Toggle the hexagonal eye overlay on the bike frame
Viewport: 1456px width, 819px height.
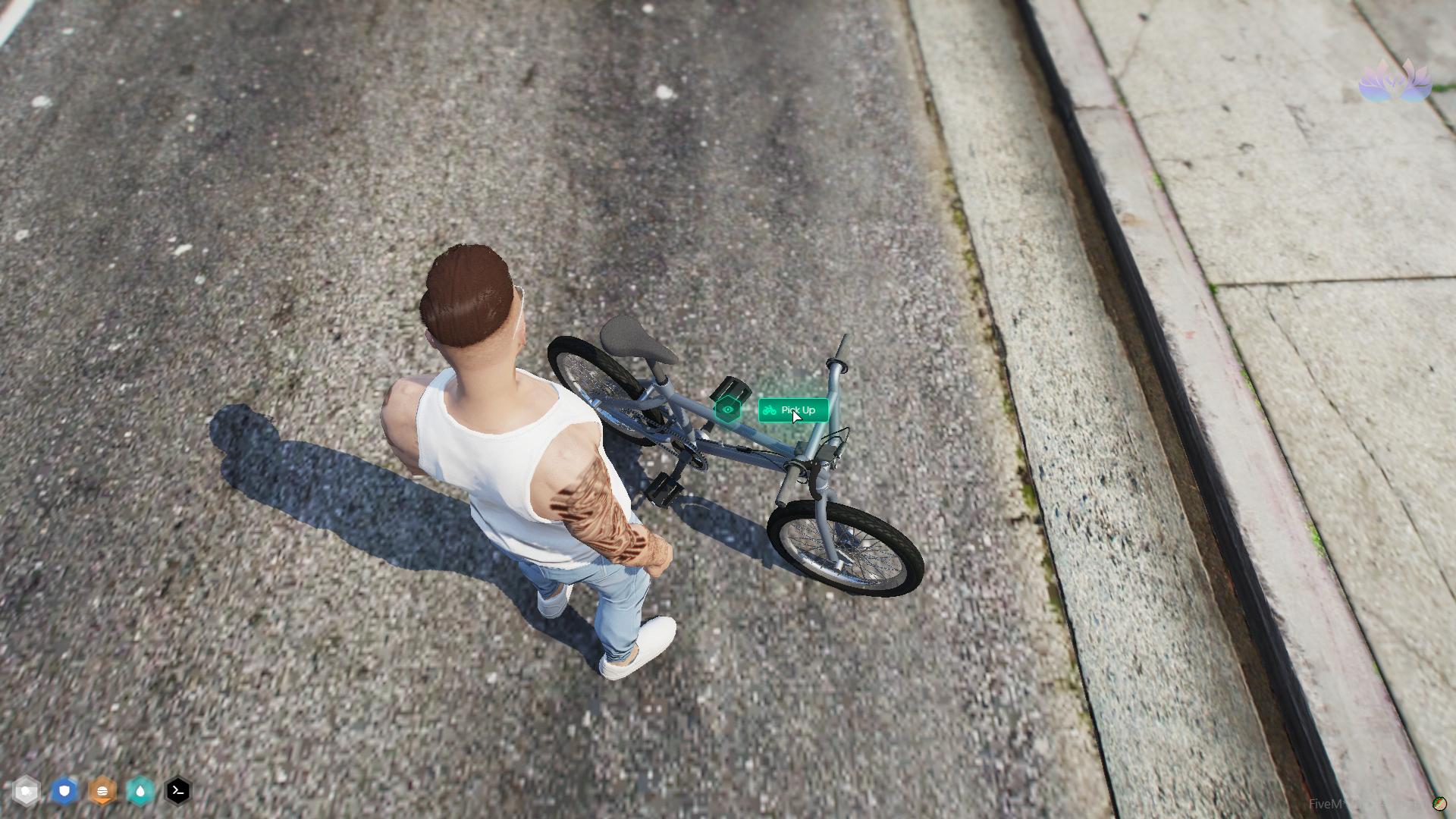(x=727, y=409)
